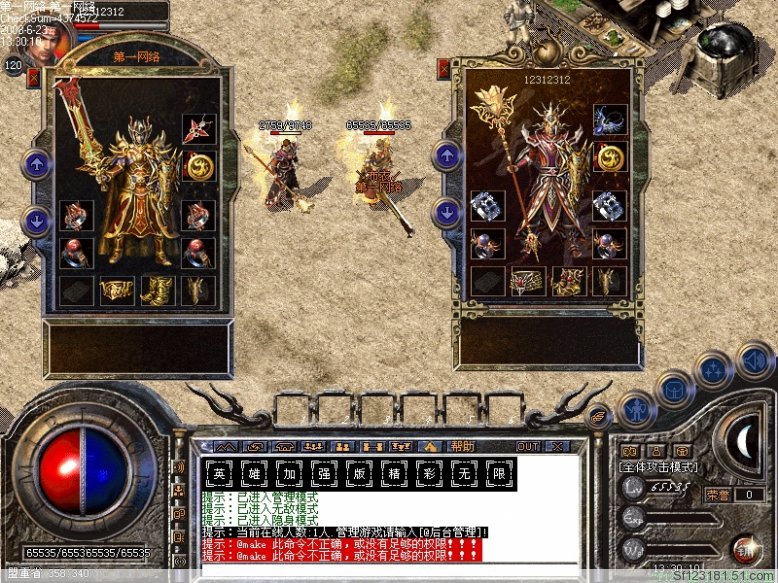Click the up arrow beside the 12312312 panel
Image resolution: width=778 pixels, height=583 pixels.
pyautogui.click(x=446, y=155)
